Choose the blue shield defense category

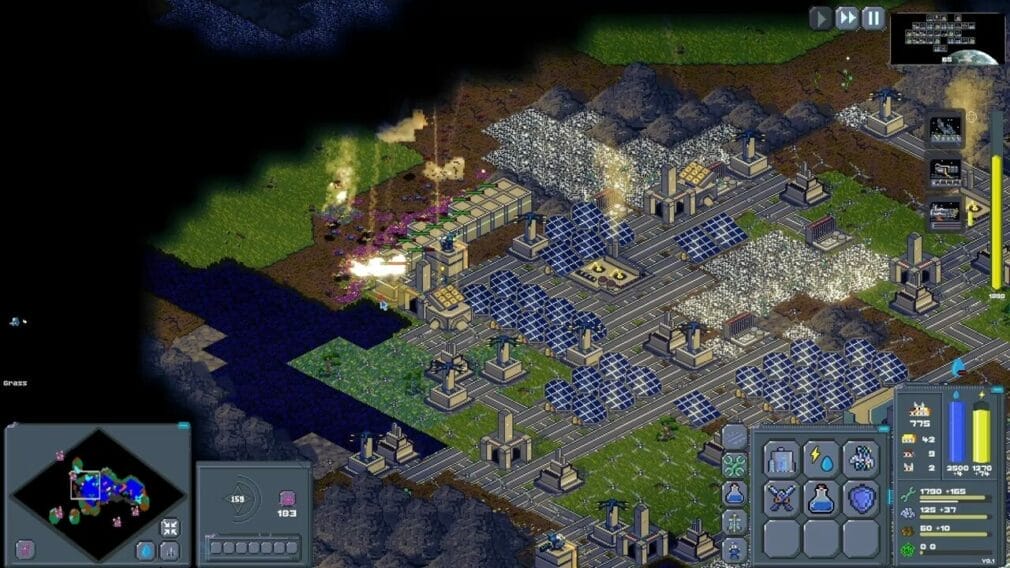click(x=860, y=498)
